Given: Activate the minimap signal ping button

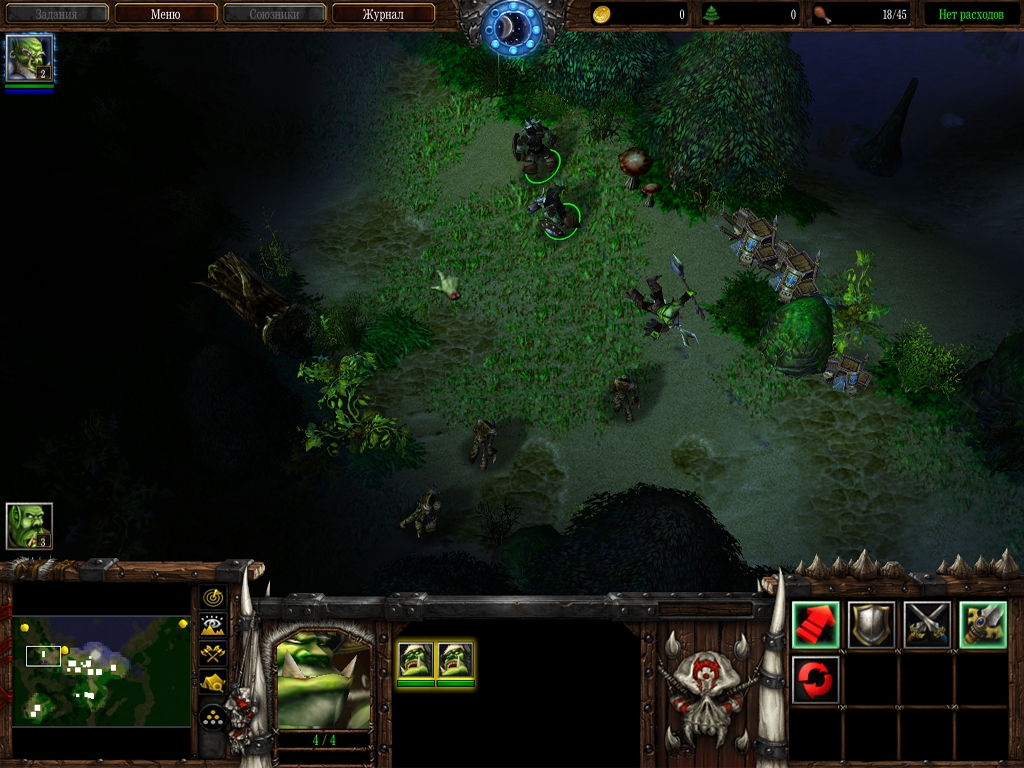Looking at the screenshot, I should [213, 598].
